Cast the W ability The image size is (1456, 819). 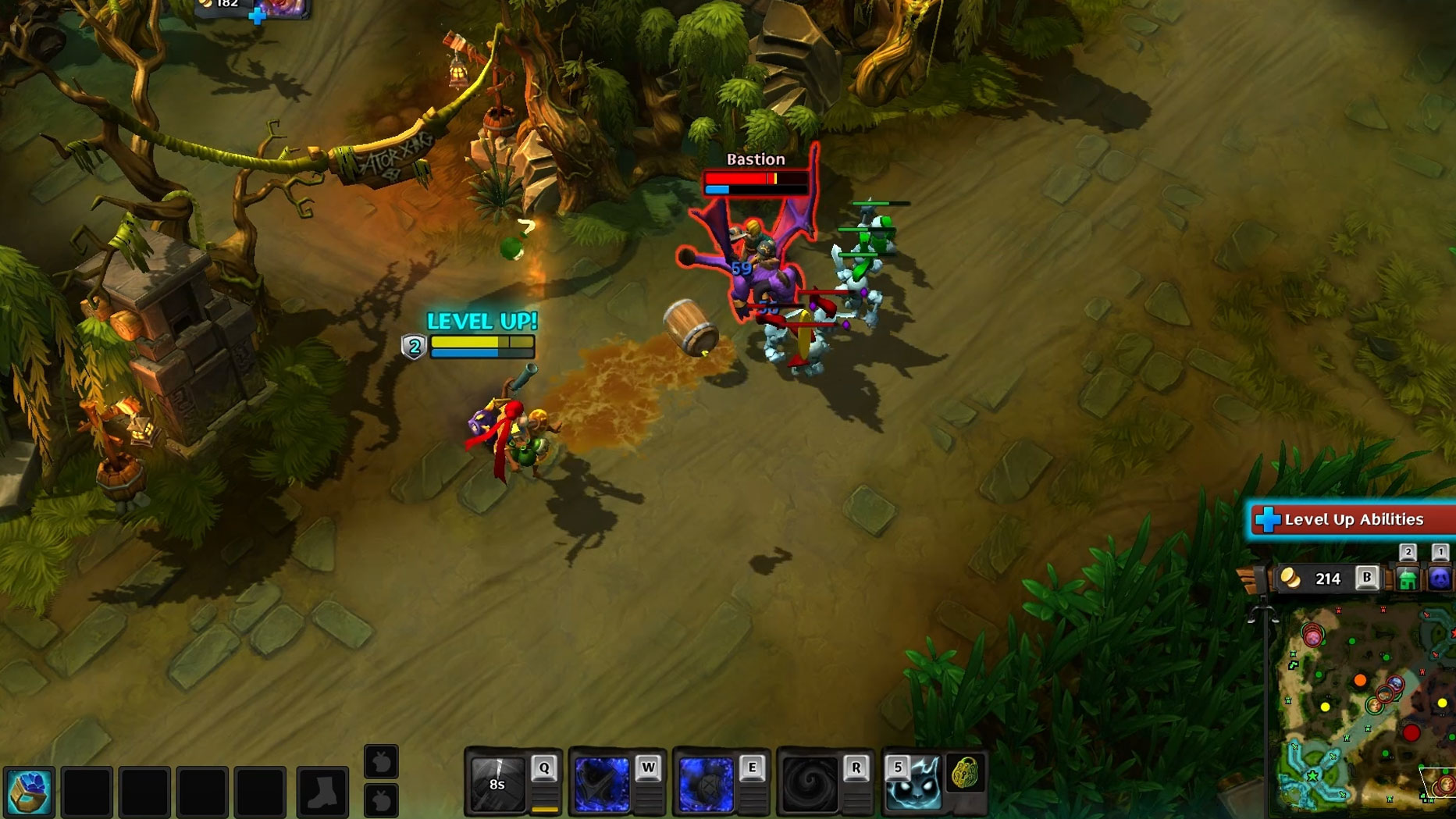601,784
